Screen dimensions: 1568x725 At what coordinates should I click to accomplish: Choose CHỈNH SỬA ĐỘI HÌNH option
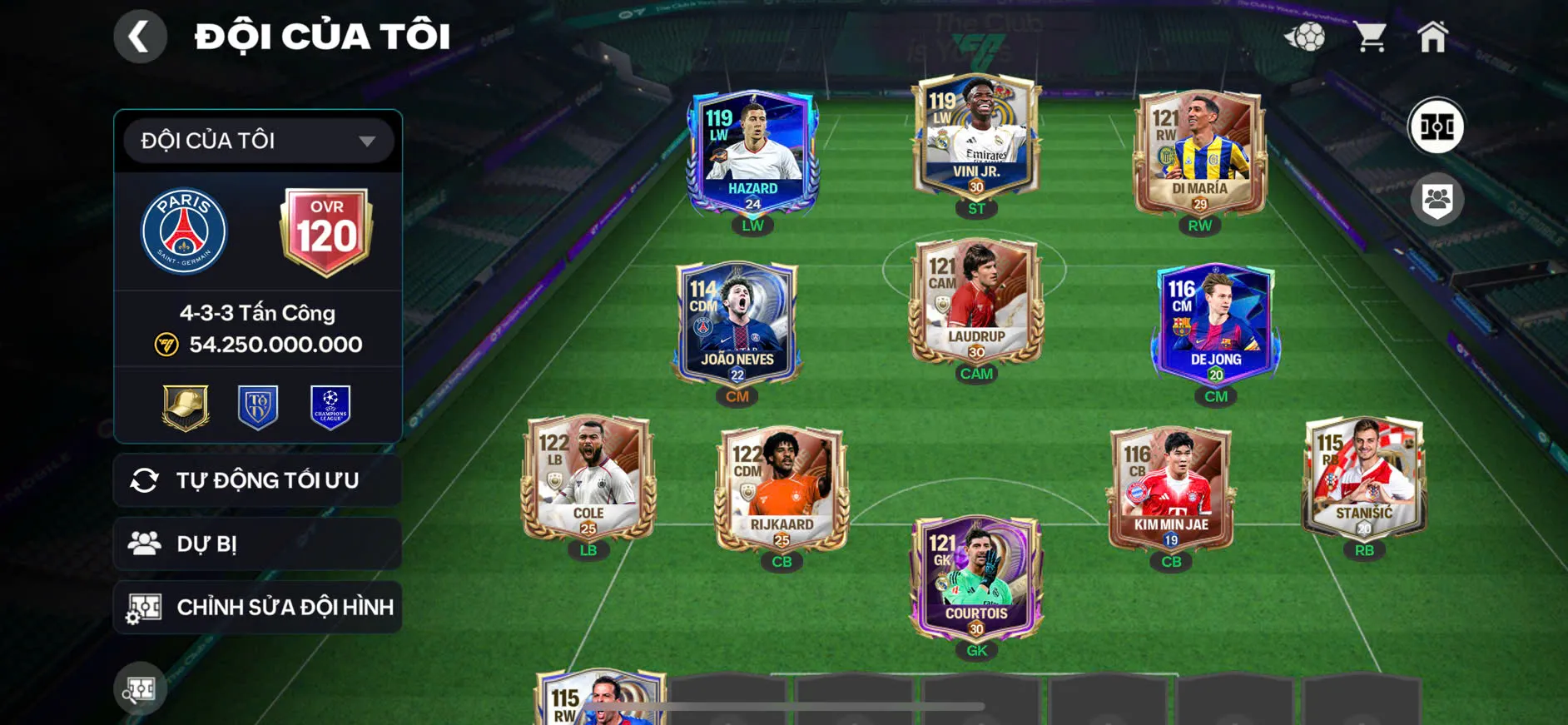pos(258,608)
